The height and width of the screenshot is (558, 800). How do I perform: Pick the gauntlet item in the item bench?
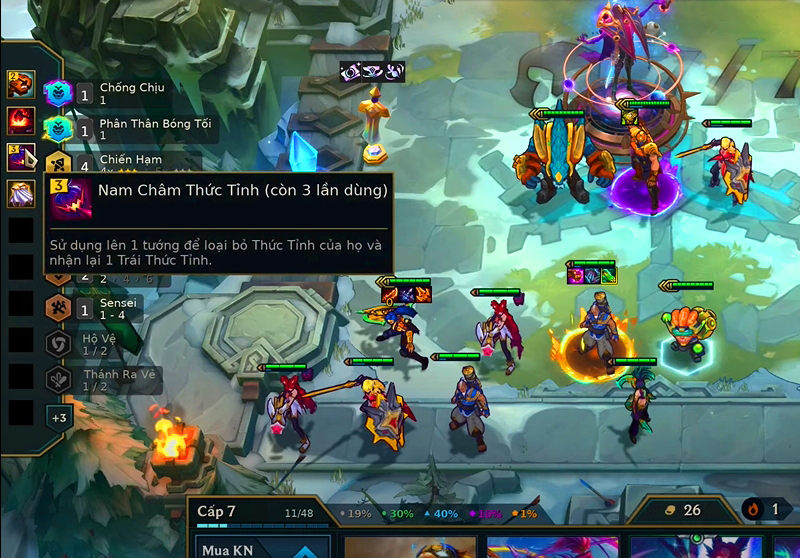point(21,85)
